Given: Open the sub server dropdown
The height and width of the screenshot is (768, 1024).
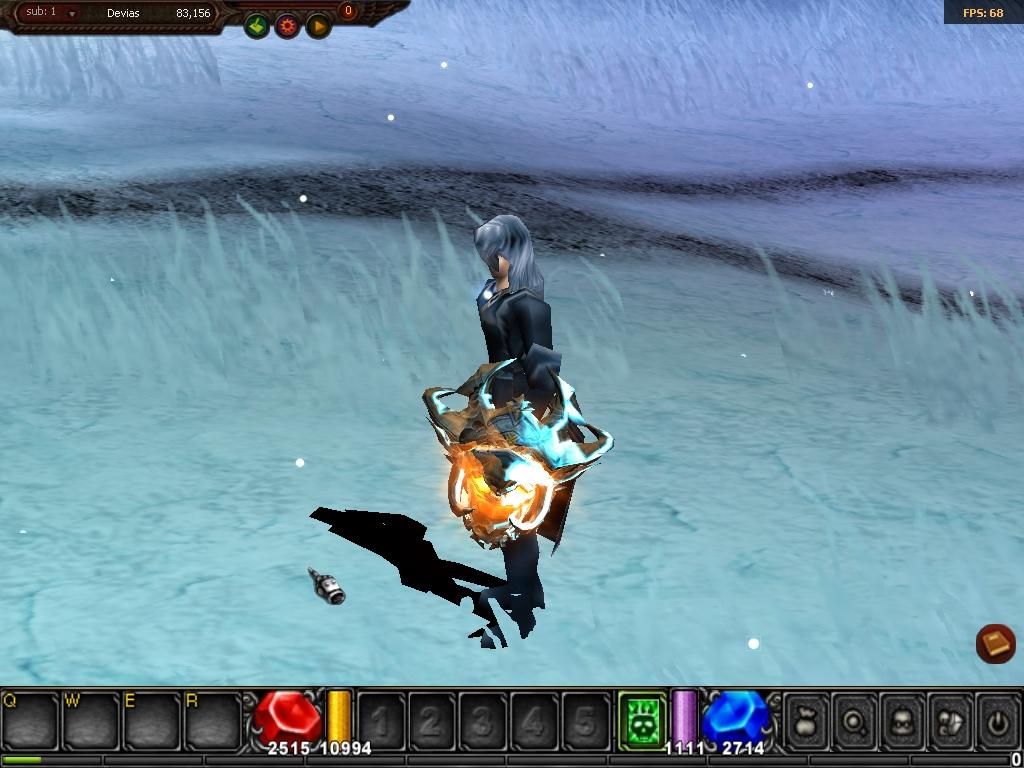Looking at the screenshot, I should pyautogui.click(x=72, y=14).
